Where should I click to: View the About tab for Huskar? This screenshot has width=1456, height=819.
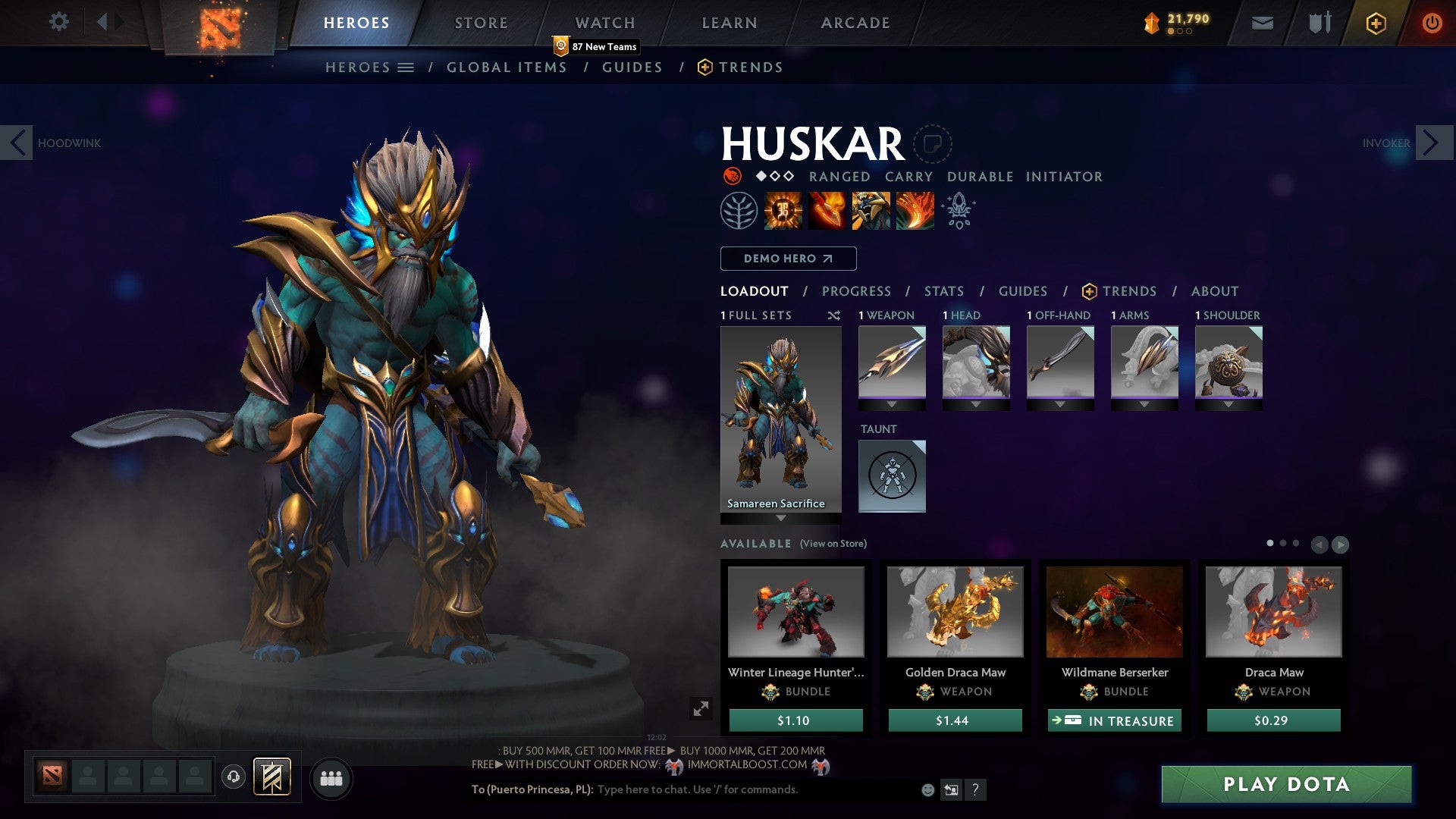coord(1214,291)
